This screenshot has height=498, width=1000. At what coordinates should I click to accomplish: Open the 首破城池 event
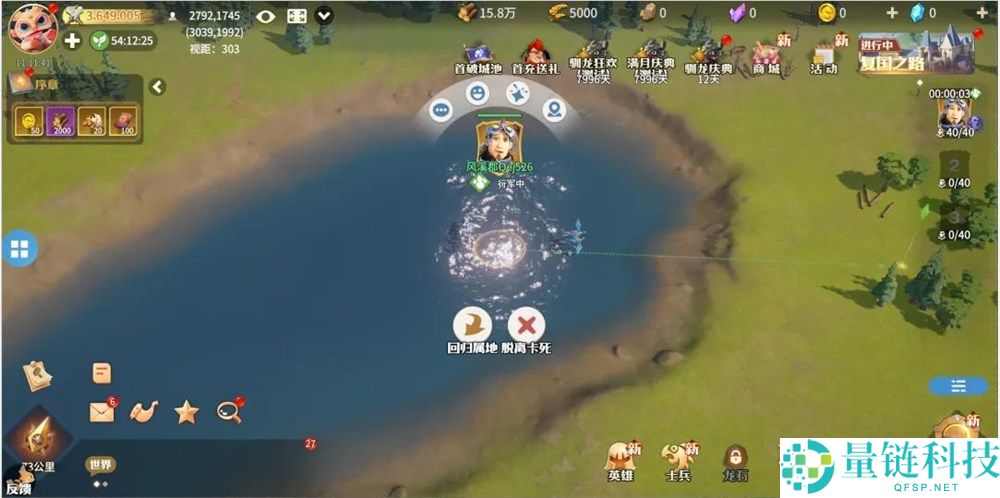click(x=479, y=56)
